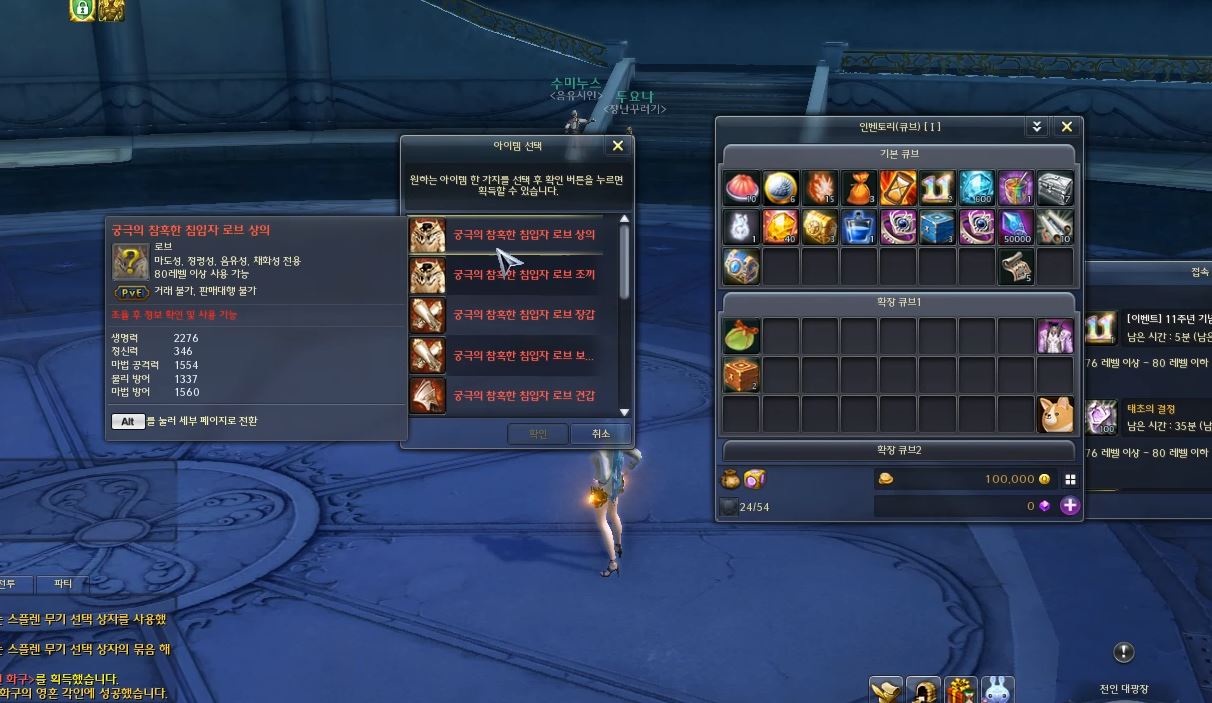Open the silver treasure chest item
Screen dimensions: 1212x703
tap(1055, 187)
